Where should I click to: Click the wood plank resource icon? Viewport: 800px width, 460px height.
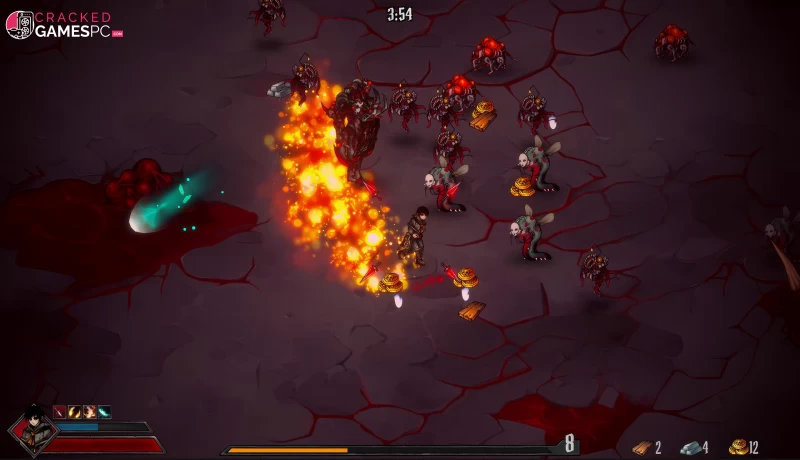coord(641,448)
